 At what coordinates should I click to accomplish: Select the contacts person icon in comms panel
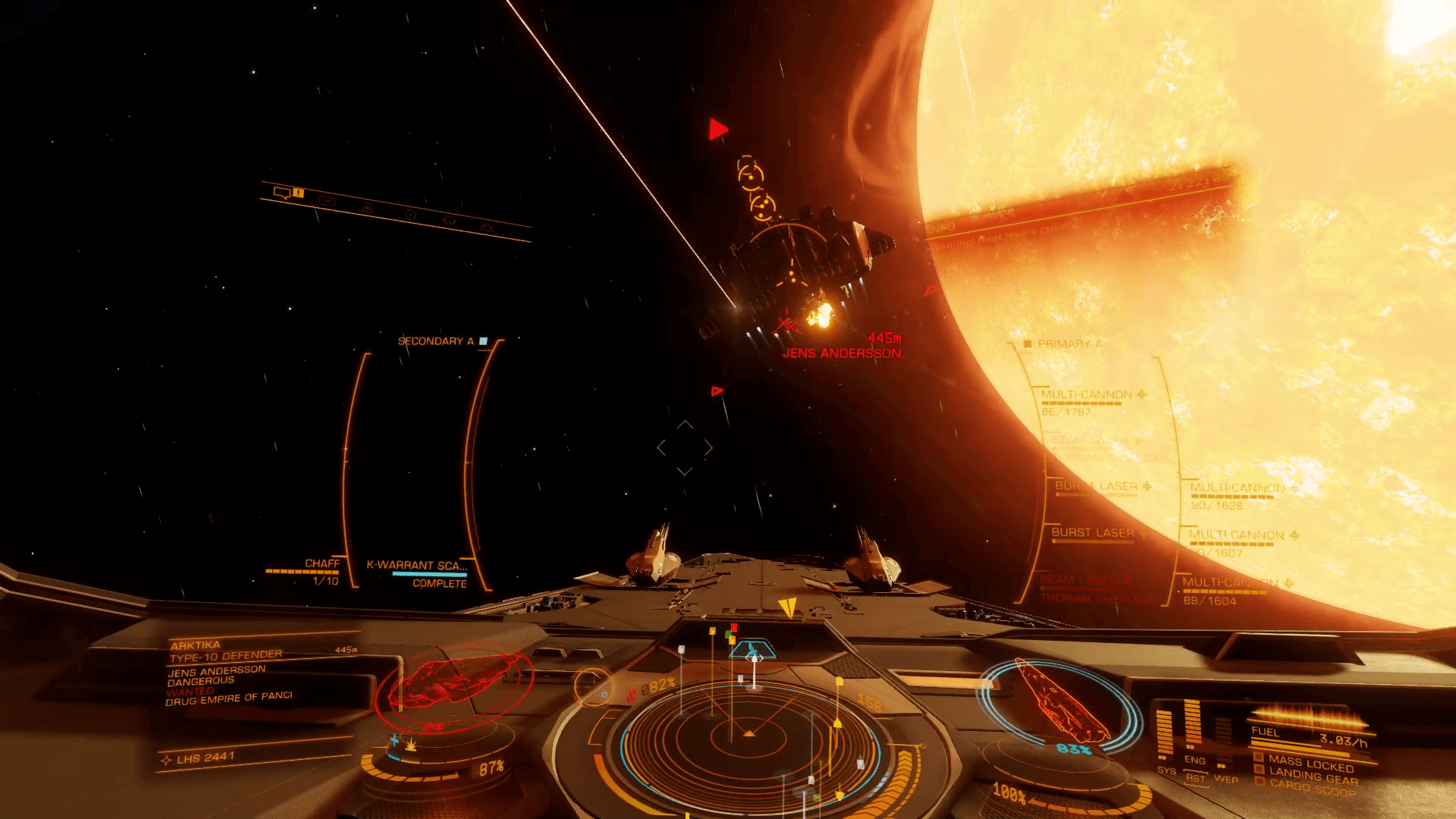point(368,207)
